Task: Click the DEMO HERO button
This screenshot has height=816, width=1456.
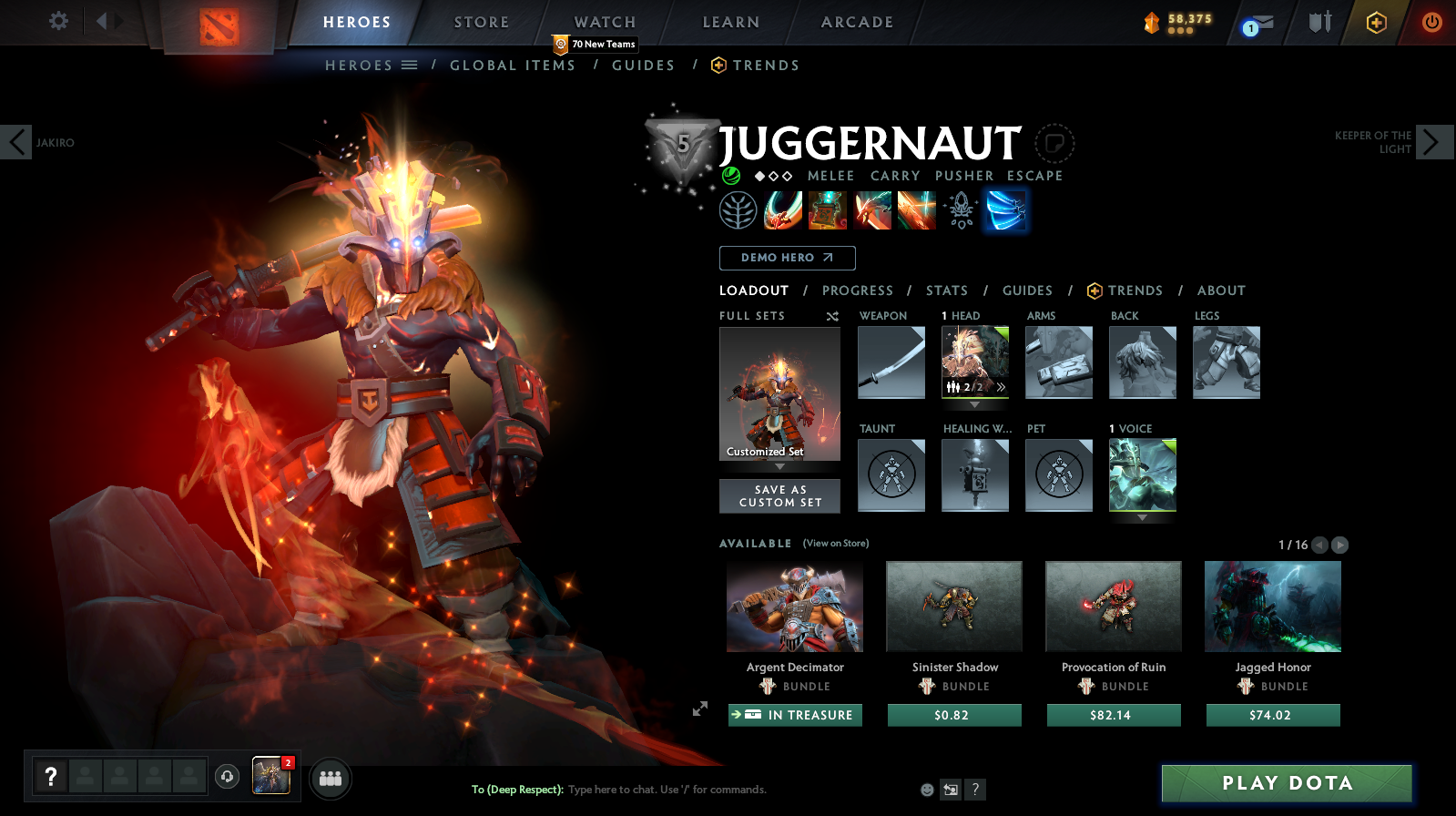Action: click(x=787, y=258)
